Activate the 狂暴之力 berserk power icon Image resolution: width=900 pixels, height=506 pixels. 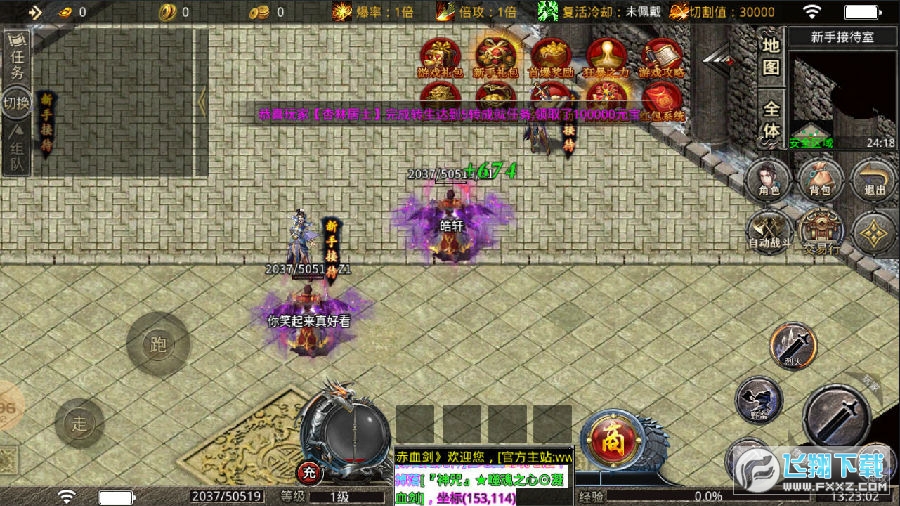[x=607, y=57]
